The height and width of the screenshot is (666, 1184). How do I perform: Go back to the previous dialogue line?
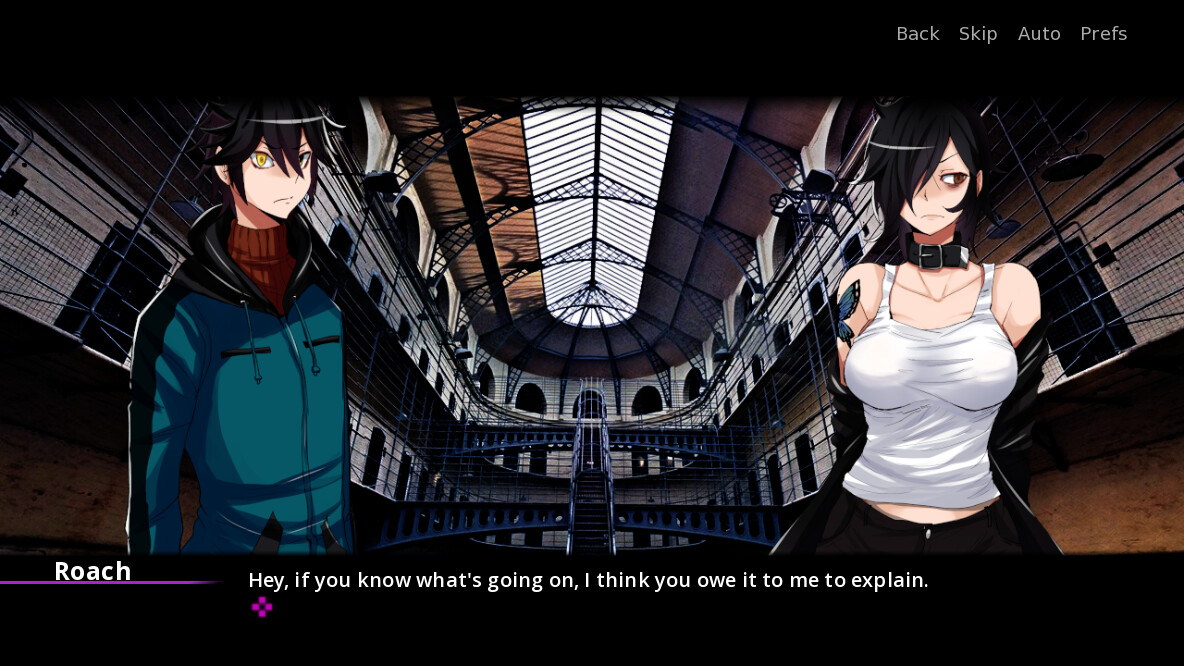[x=917, y=34]
